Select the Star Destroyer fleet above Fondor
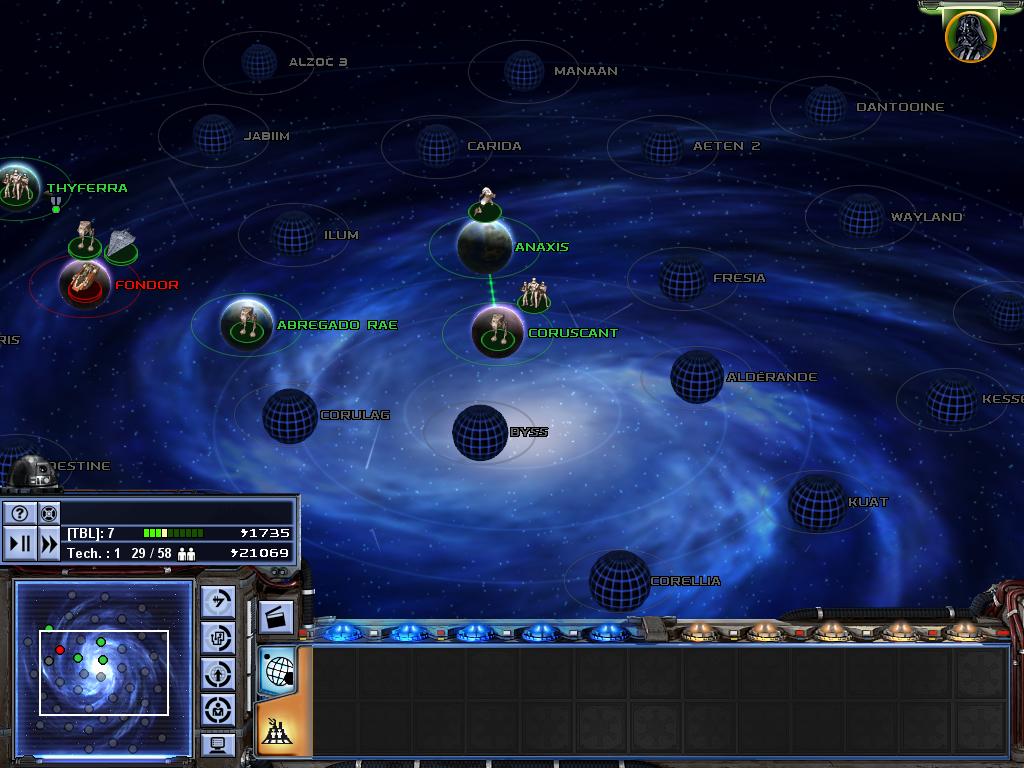The image size is (1024, 768). click(122, 243)
